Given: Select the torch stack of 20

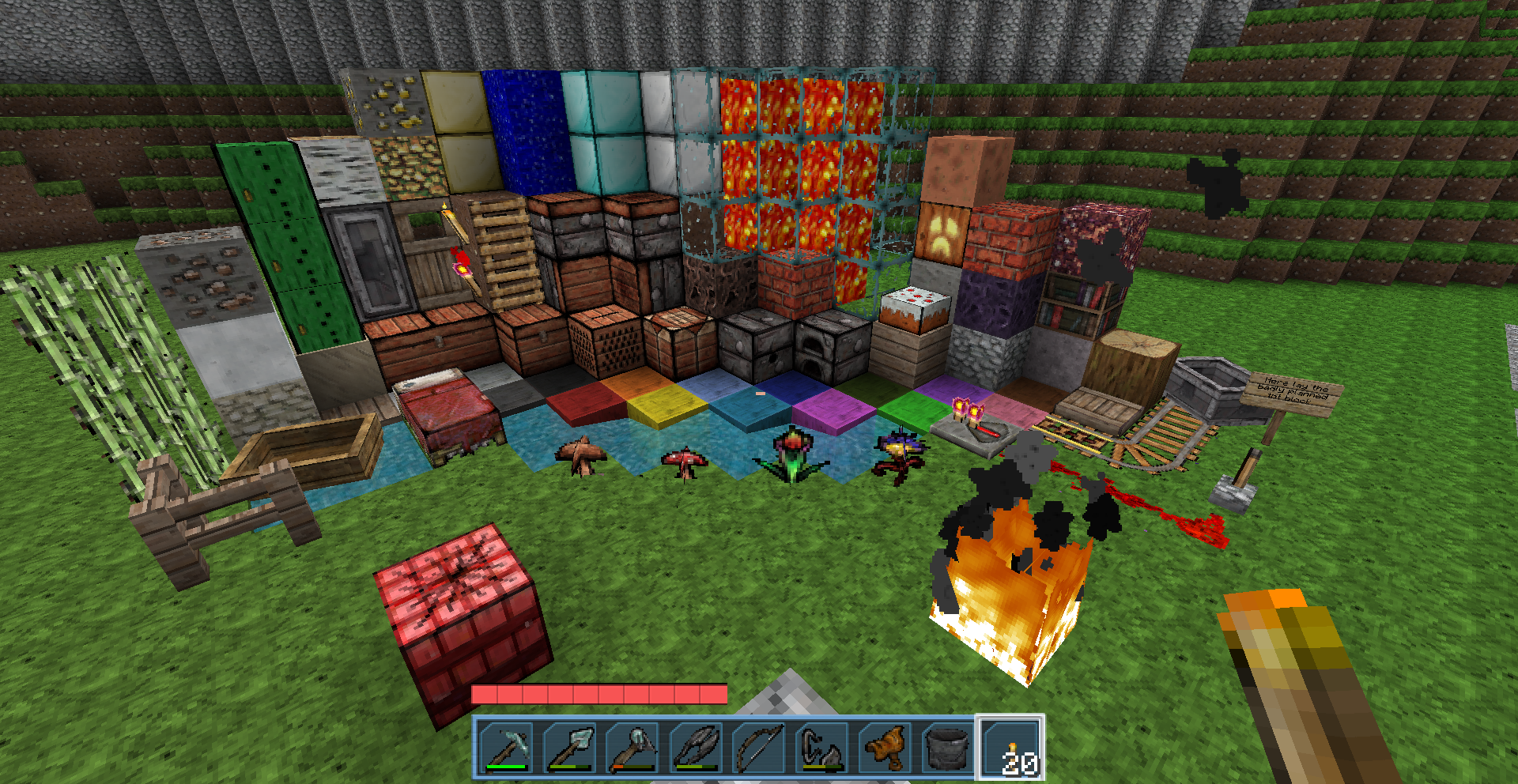Looking at the screenshot, I should [x=1011, y=747].
